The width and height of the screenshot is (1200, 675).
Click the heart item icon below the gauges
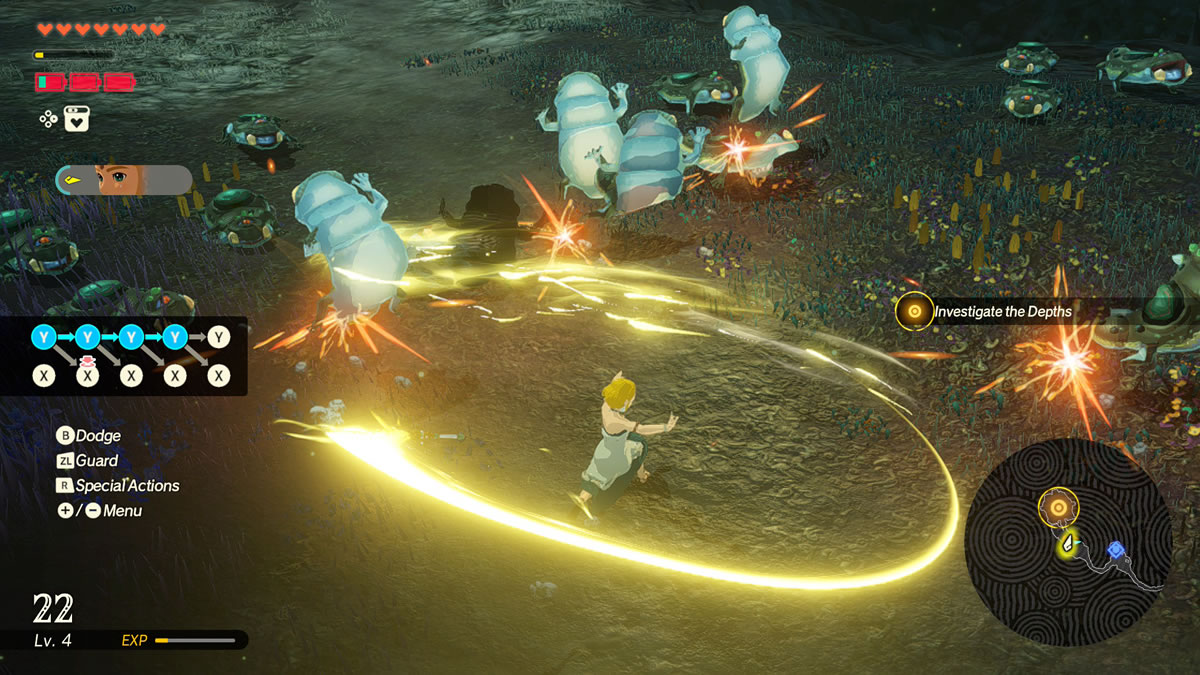(77, 119)
